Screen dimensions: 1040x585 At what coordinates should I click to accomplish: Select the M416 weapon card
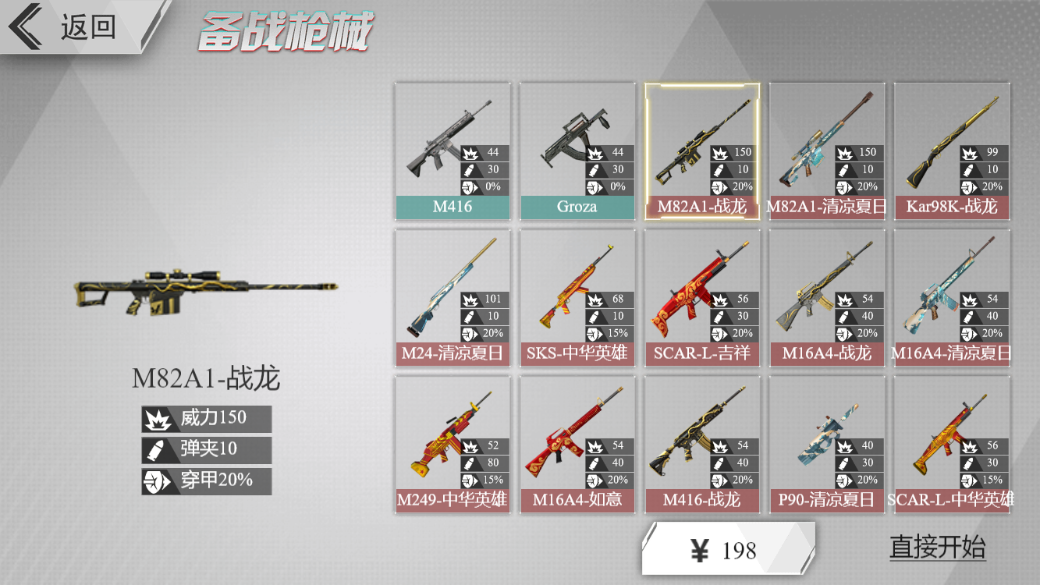click(x=452, y=151)
